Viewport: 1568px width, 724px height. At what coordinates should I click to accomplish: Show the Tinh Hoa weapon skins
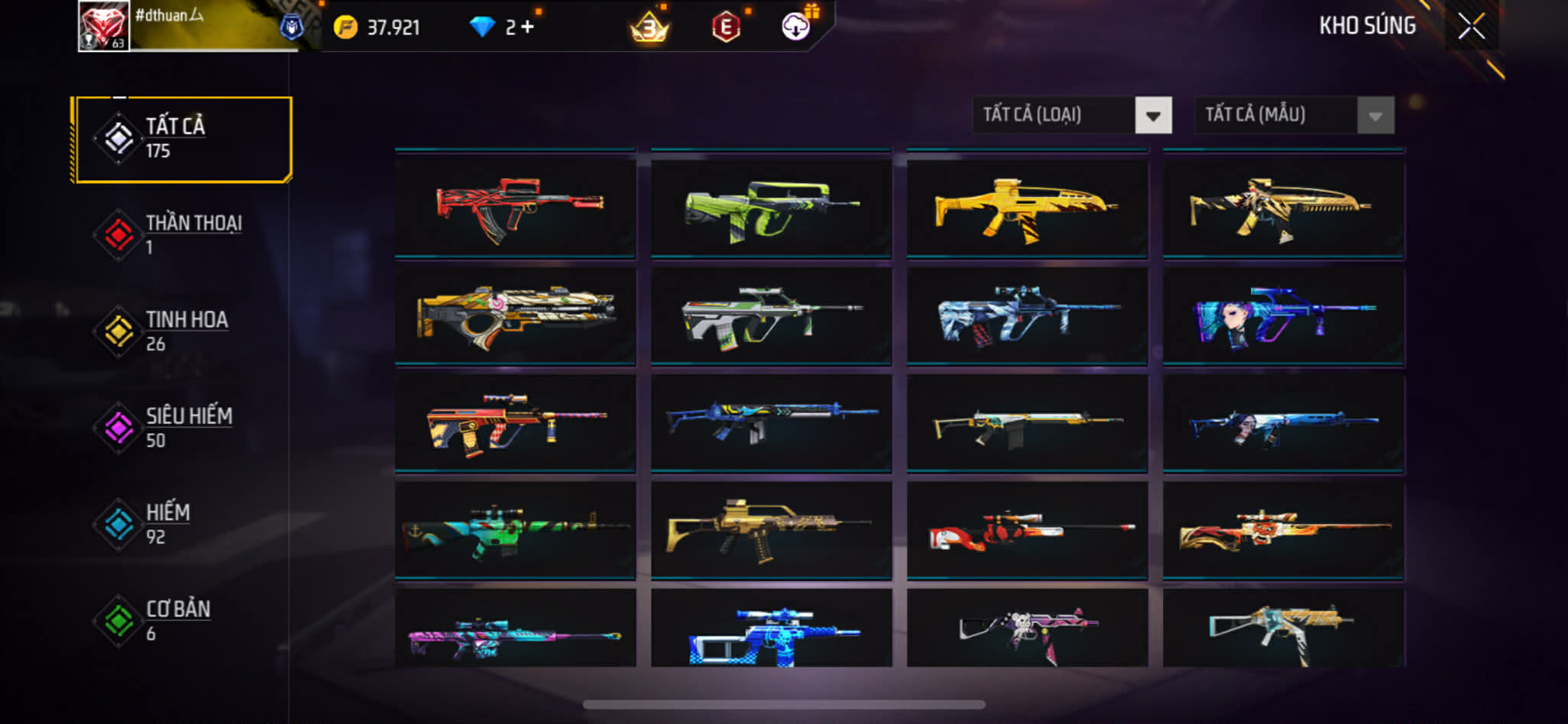182,331
